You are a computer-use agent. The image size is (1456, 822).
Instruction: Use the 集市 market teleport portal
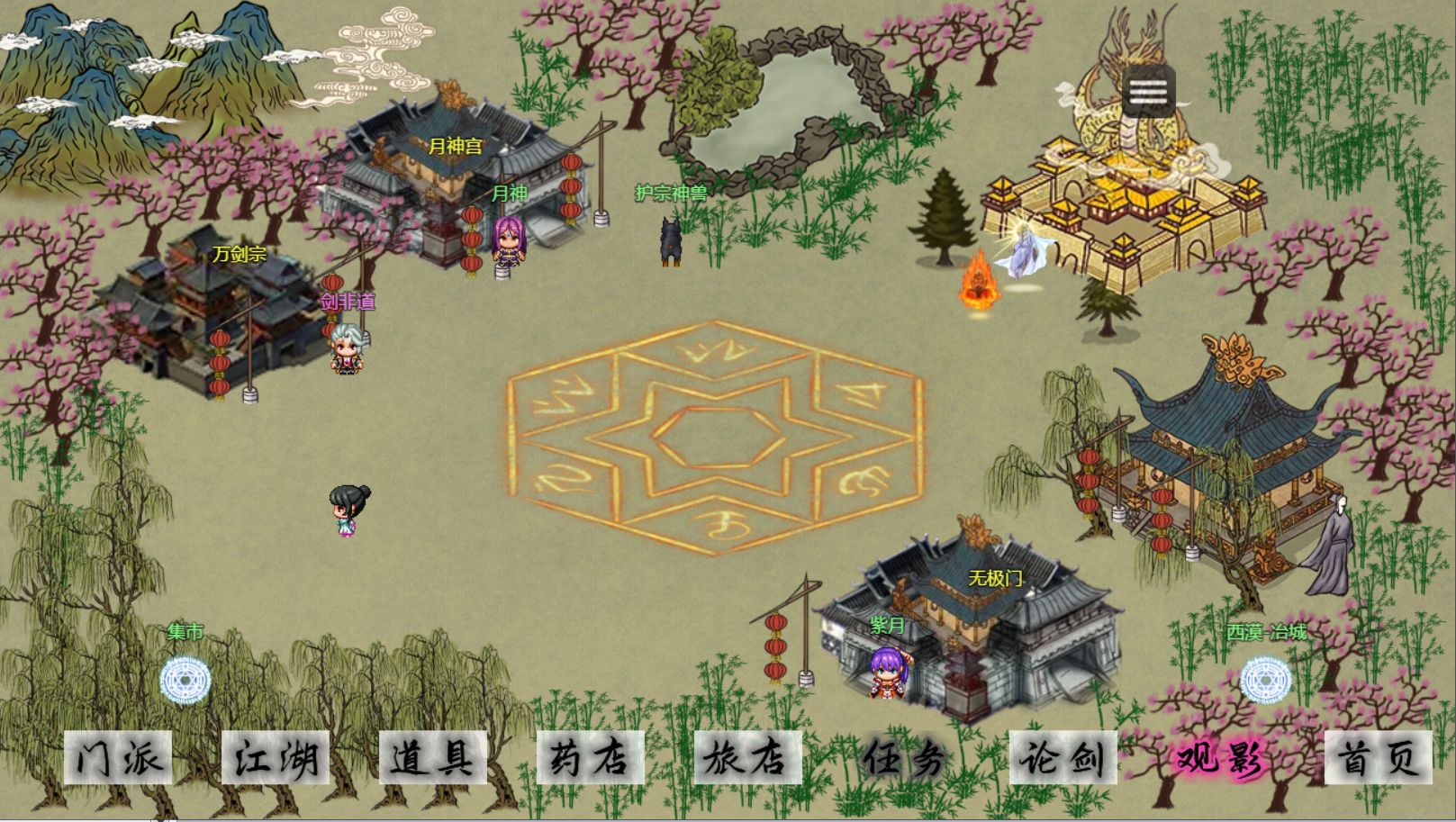[x=185, y=681]
